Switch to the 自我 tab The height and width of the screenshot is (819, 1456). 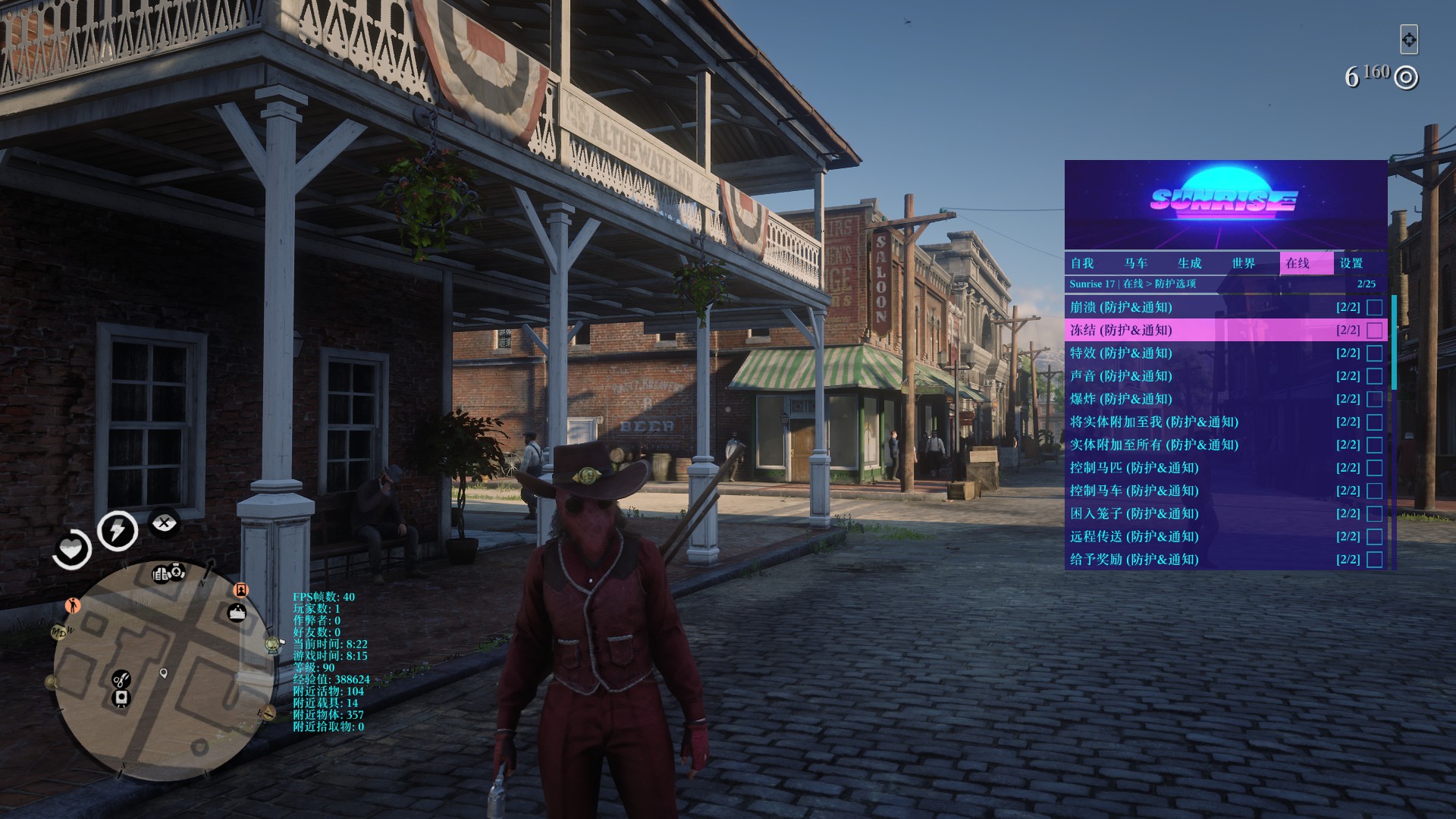tap(1082, 263)
